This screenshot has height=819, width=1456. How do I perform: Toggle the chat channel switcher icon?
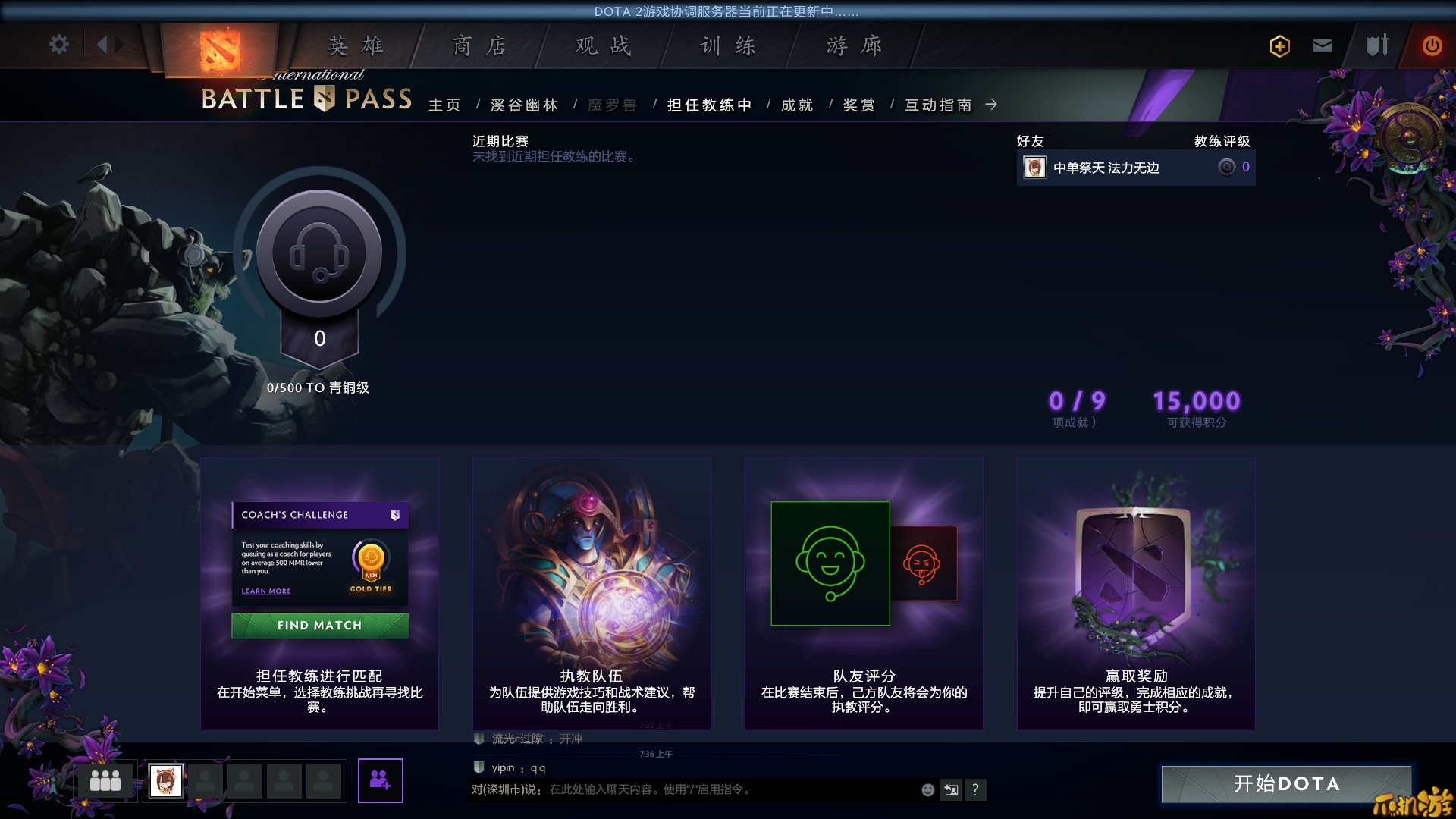pyautogui.click(x=951, y=789)
